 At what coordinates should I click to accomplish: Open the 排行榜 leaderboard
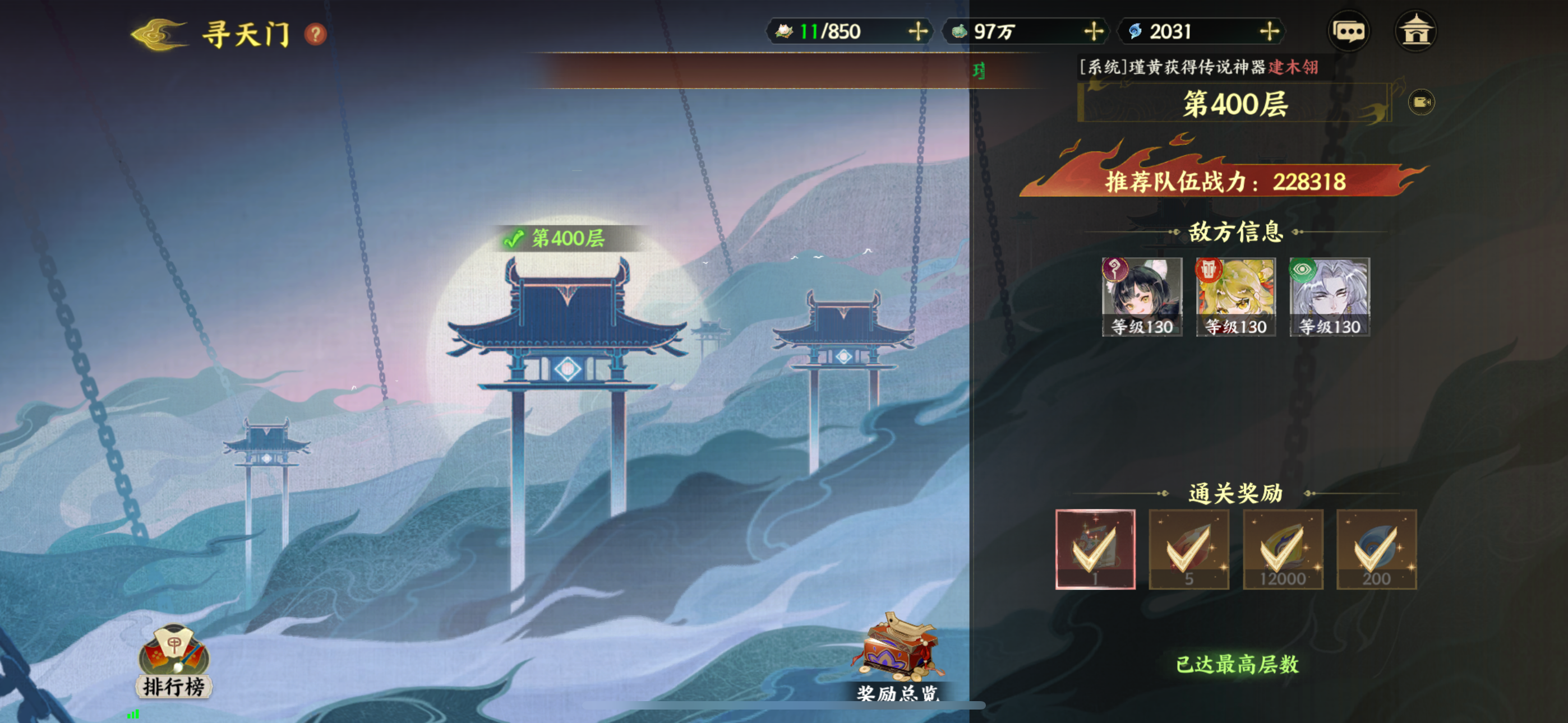(174, 661)
